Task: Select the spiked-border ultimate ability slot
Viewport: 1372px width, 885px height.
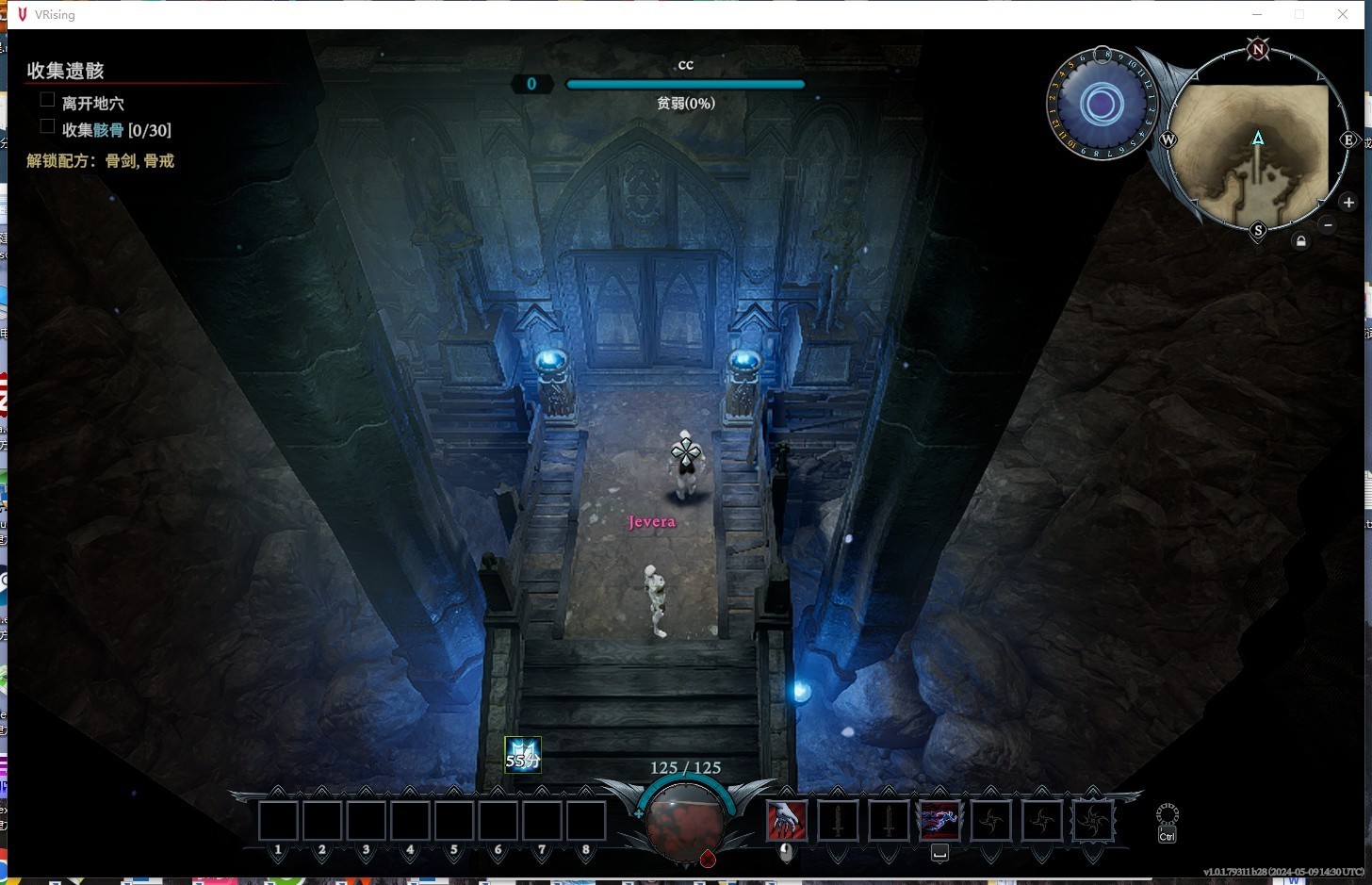Action: pyautogui.click(x=1093, y=821)
